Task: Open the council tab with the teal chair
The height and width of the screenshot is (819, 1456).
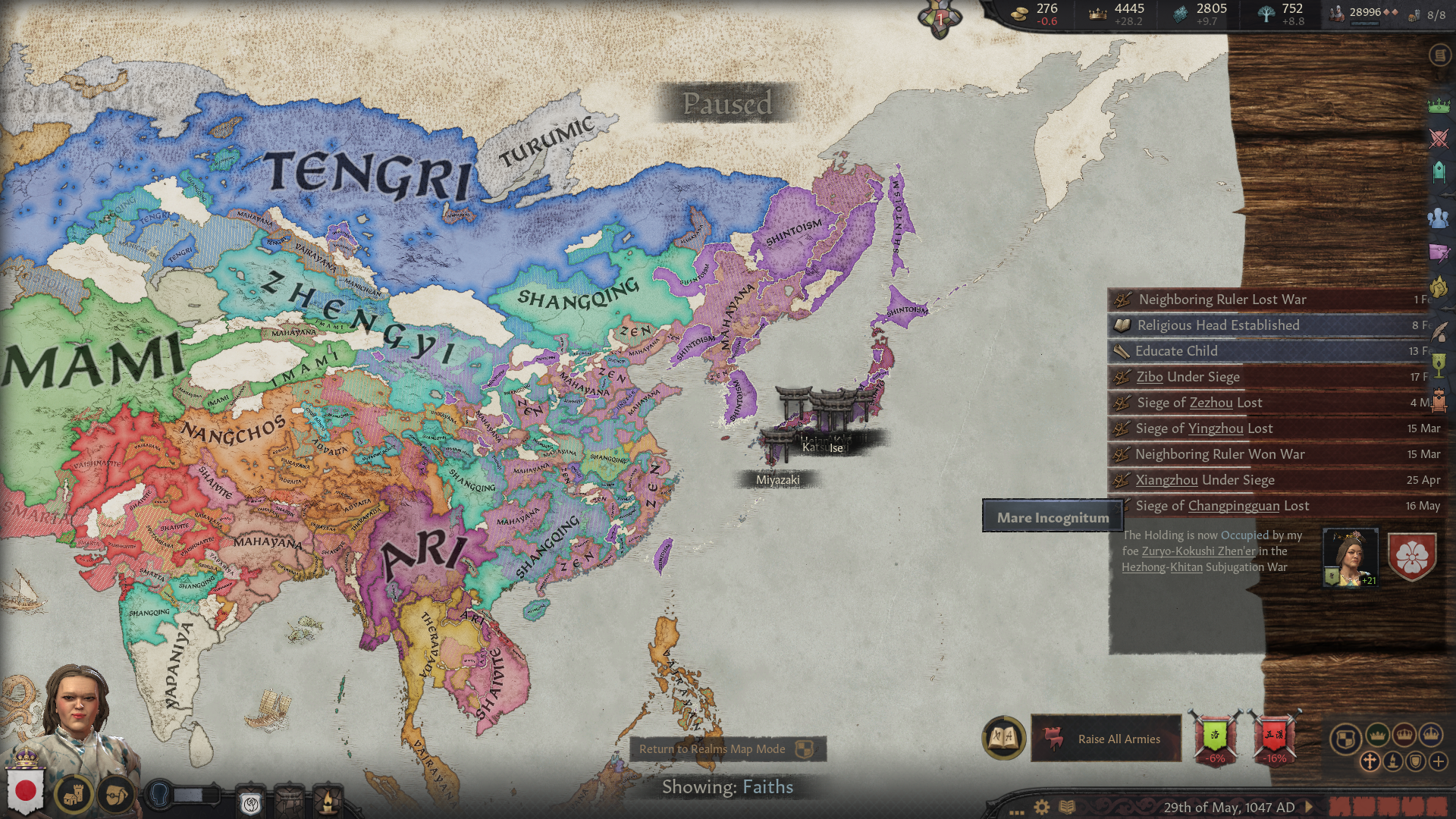Action: pyautogui.click(x=1439, y=173)
